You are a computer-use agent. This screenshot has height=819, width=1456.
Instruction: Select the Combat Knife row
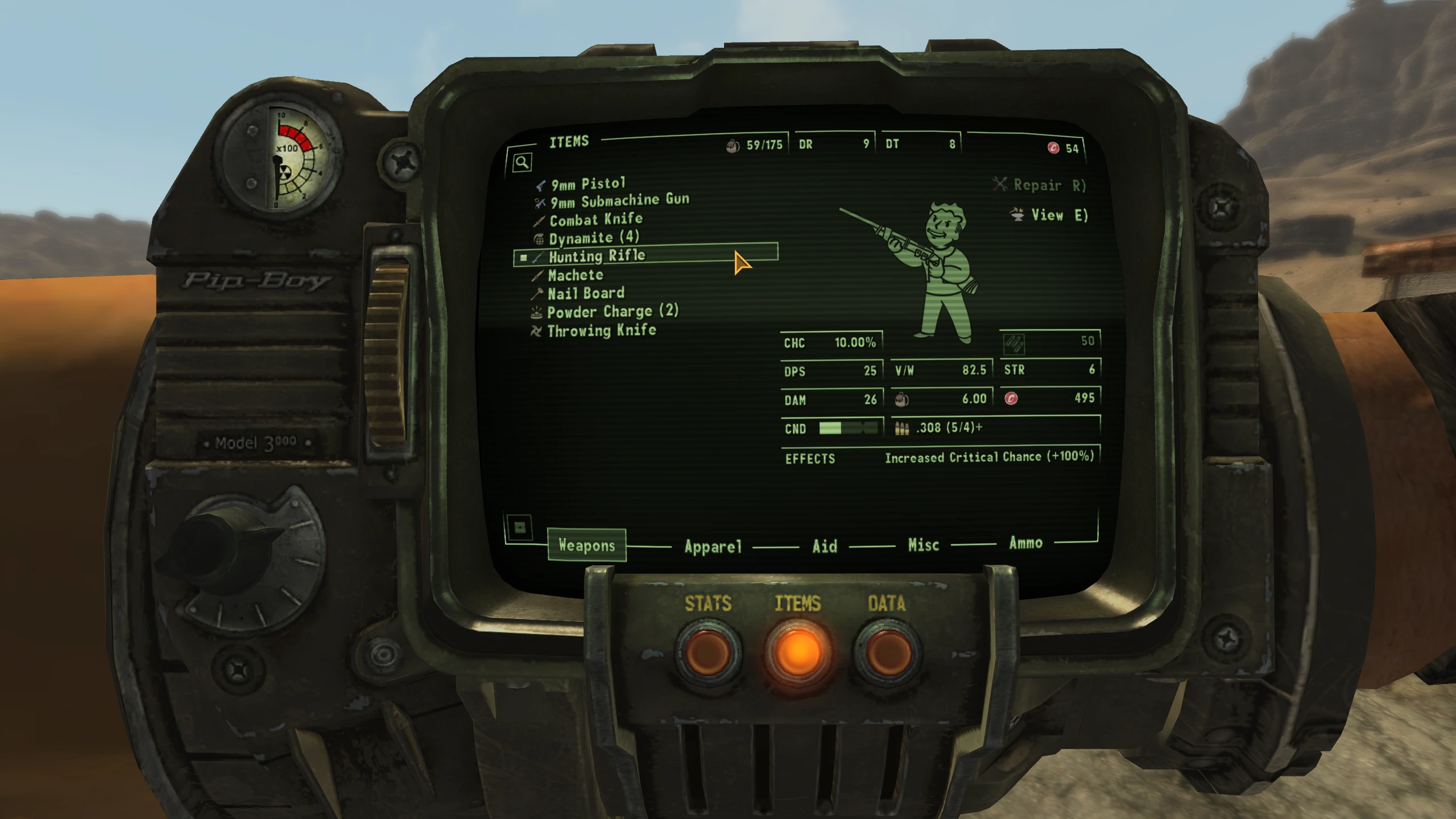pos(595,220)
